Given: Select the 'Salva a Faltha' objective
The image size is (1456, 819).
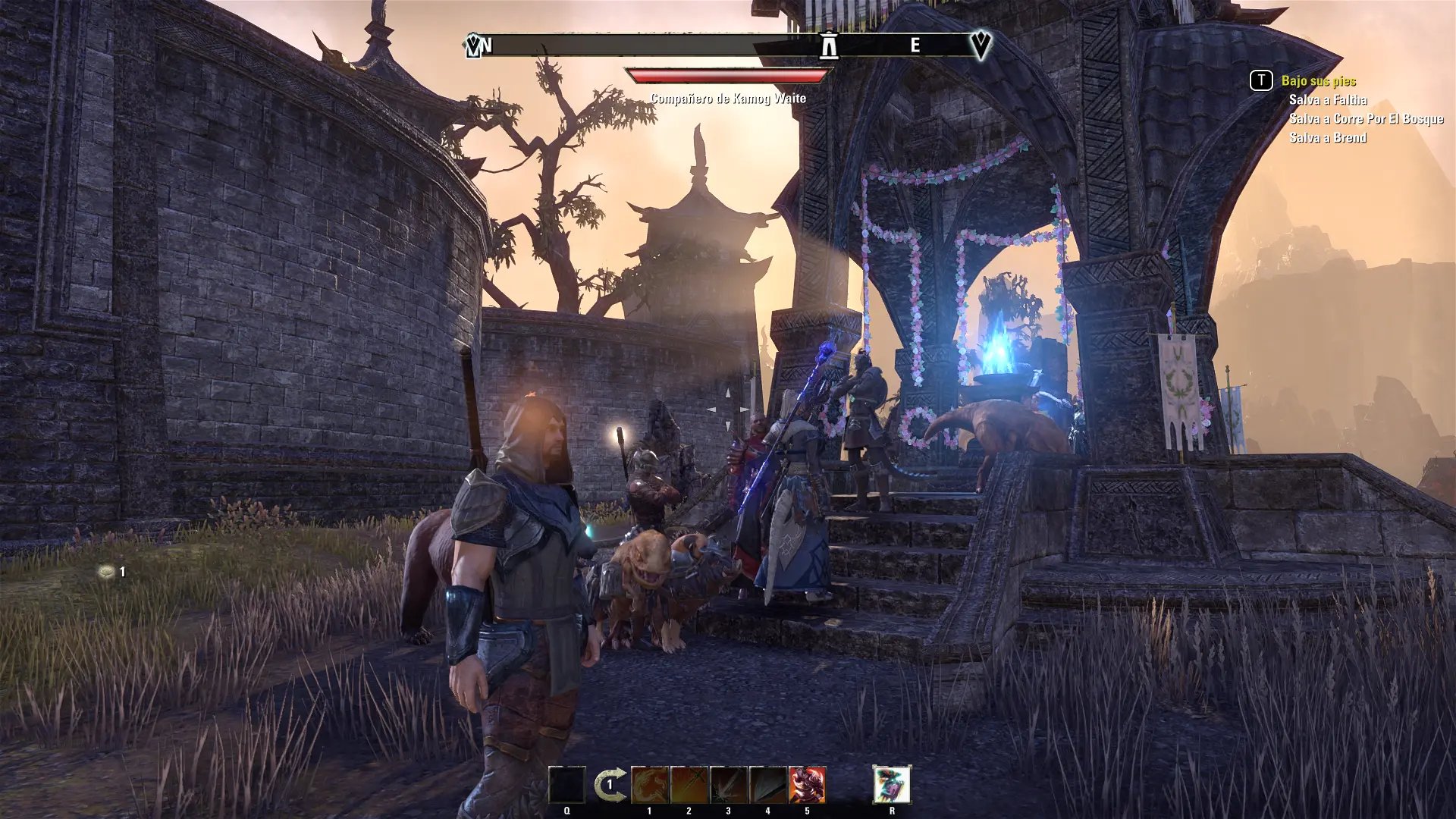Looking at the screenshot, I should [x=1328, y=99].
